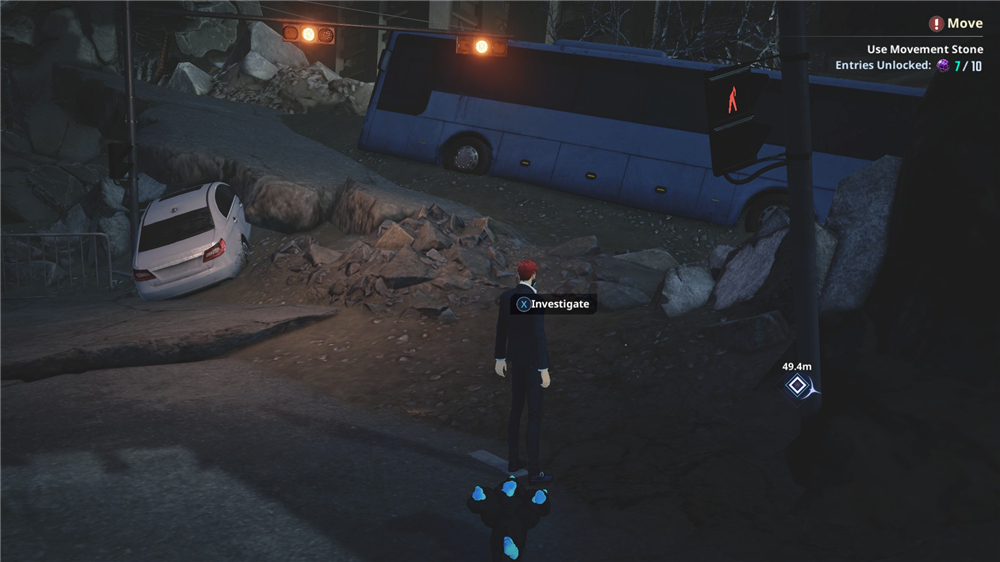This screenshot has height=562, width=1000.
Task: Select the Move quest objective tracker
Action: (955, 23)
